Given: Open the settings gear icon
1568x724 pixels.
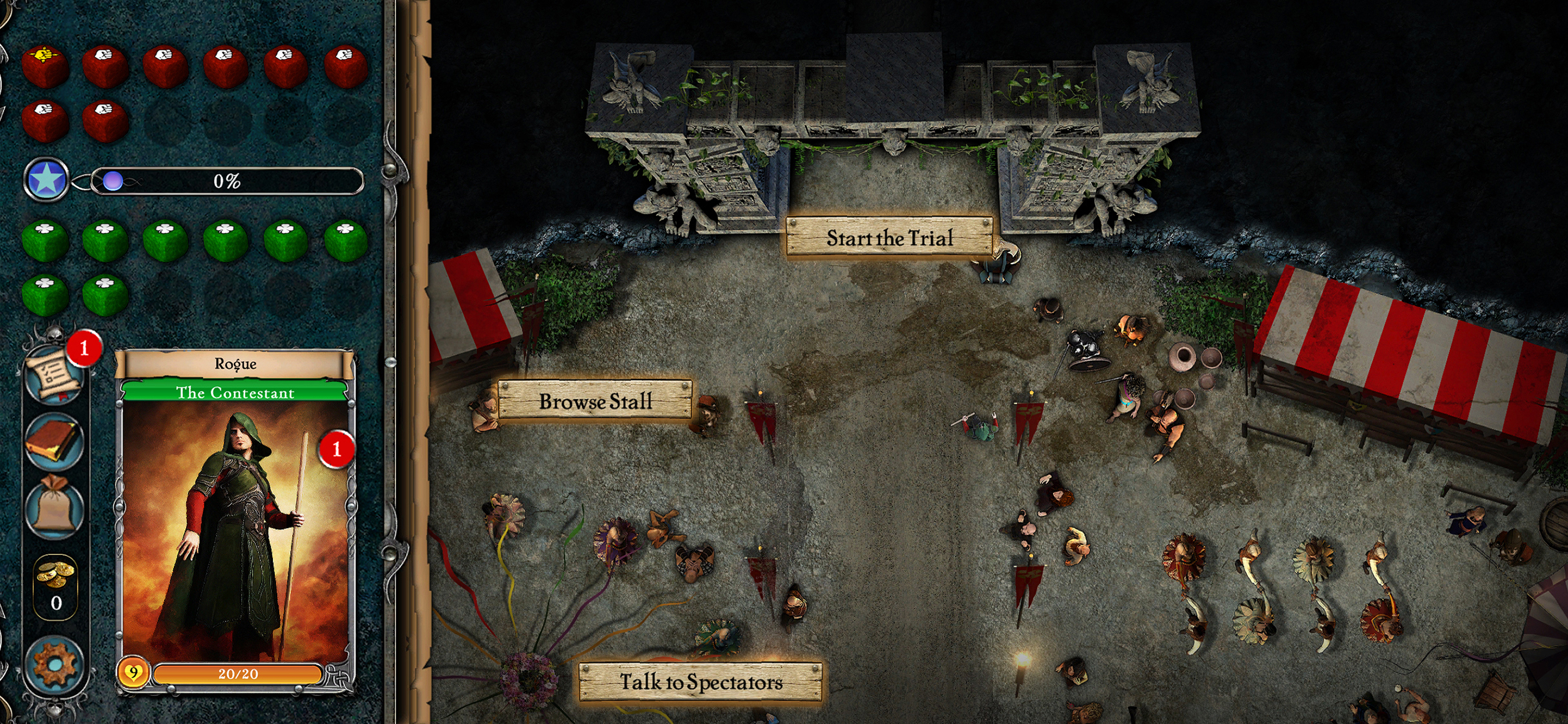Looking at the screenshot, I should (x=54, y=664).
